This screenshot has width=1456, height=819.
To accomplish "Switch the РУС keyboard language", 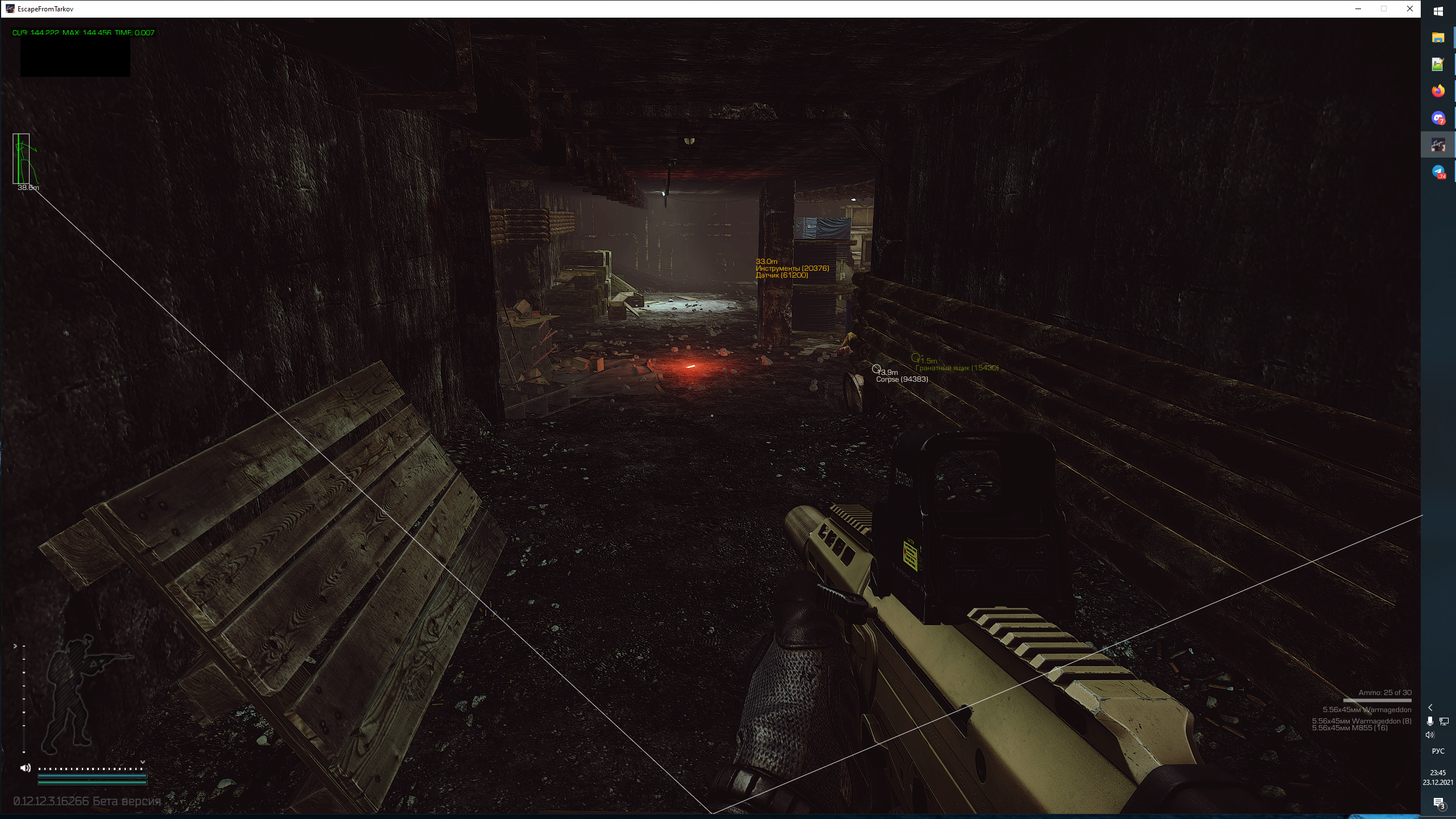I will pos(1438,751).
